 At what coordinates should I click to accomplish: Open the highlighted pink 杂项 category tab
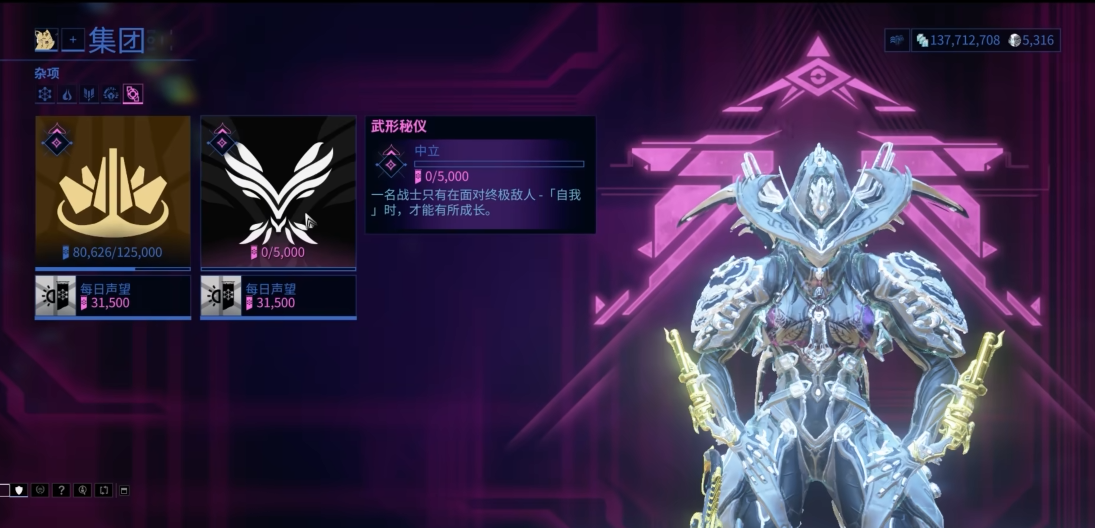click(133, 94)
